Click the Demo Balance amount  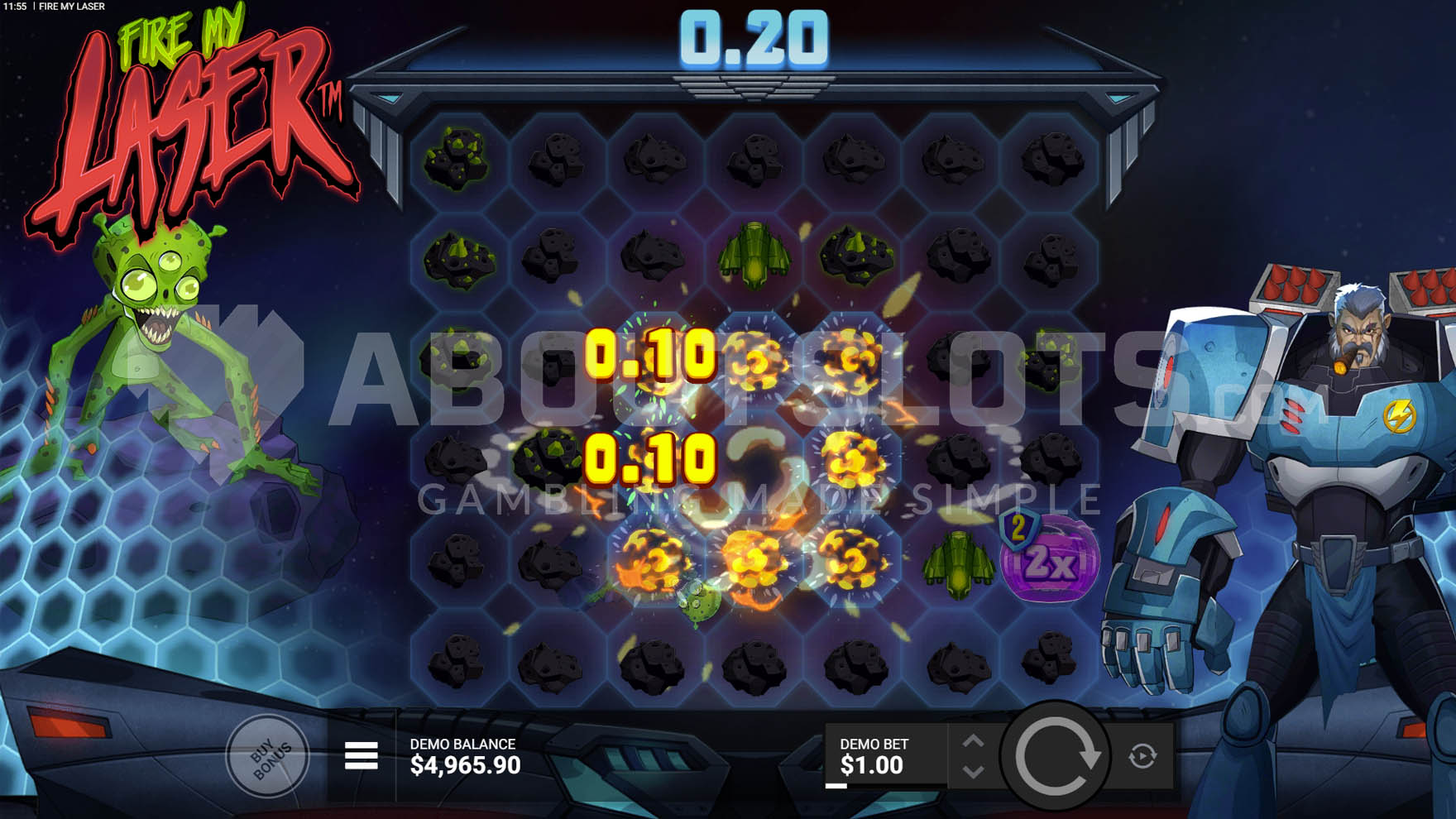pyautogui.click(x=463, y=764)
